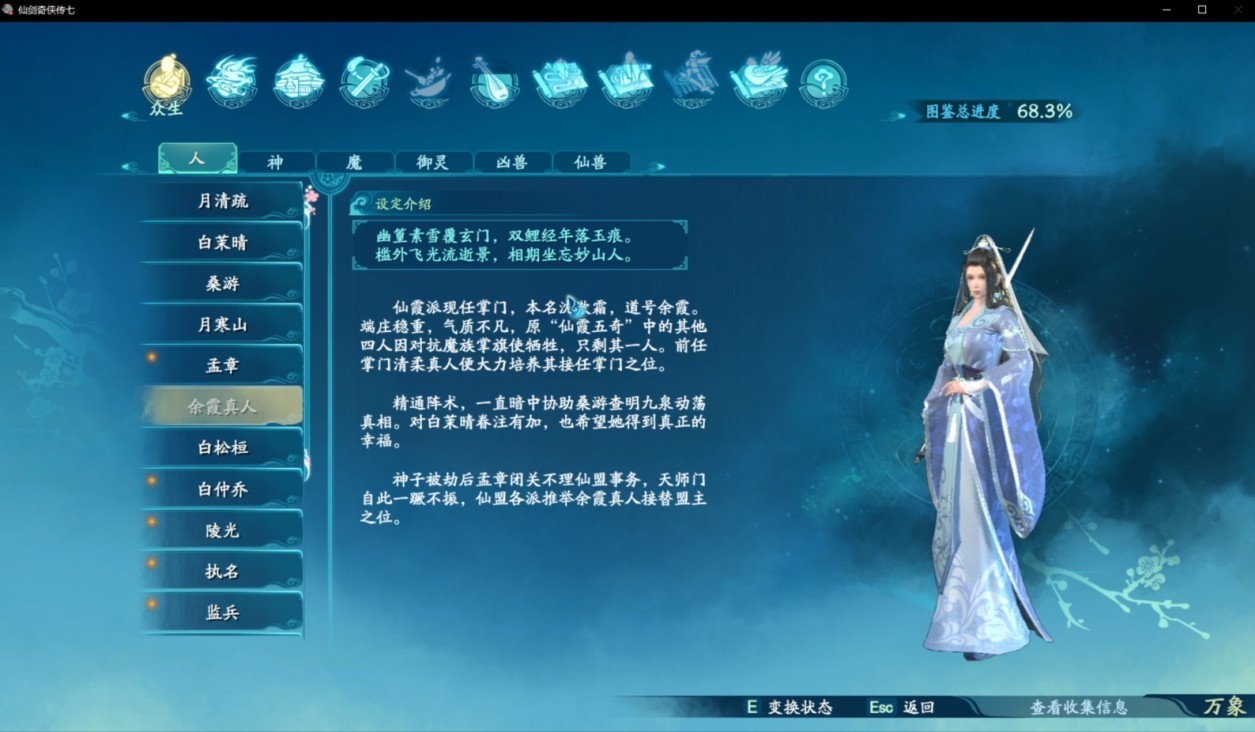Choose the 桑游 character entry
The image size is (1255, 732).
pos(222,284)
